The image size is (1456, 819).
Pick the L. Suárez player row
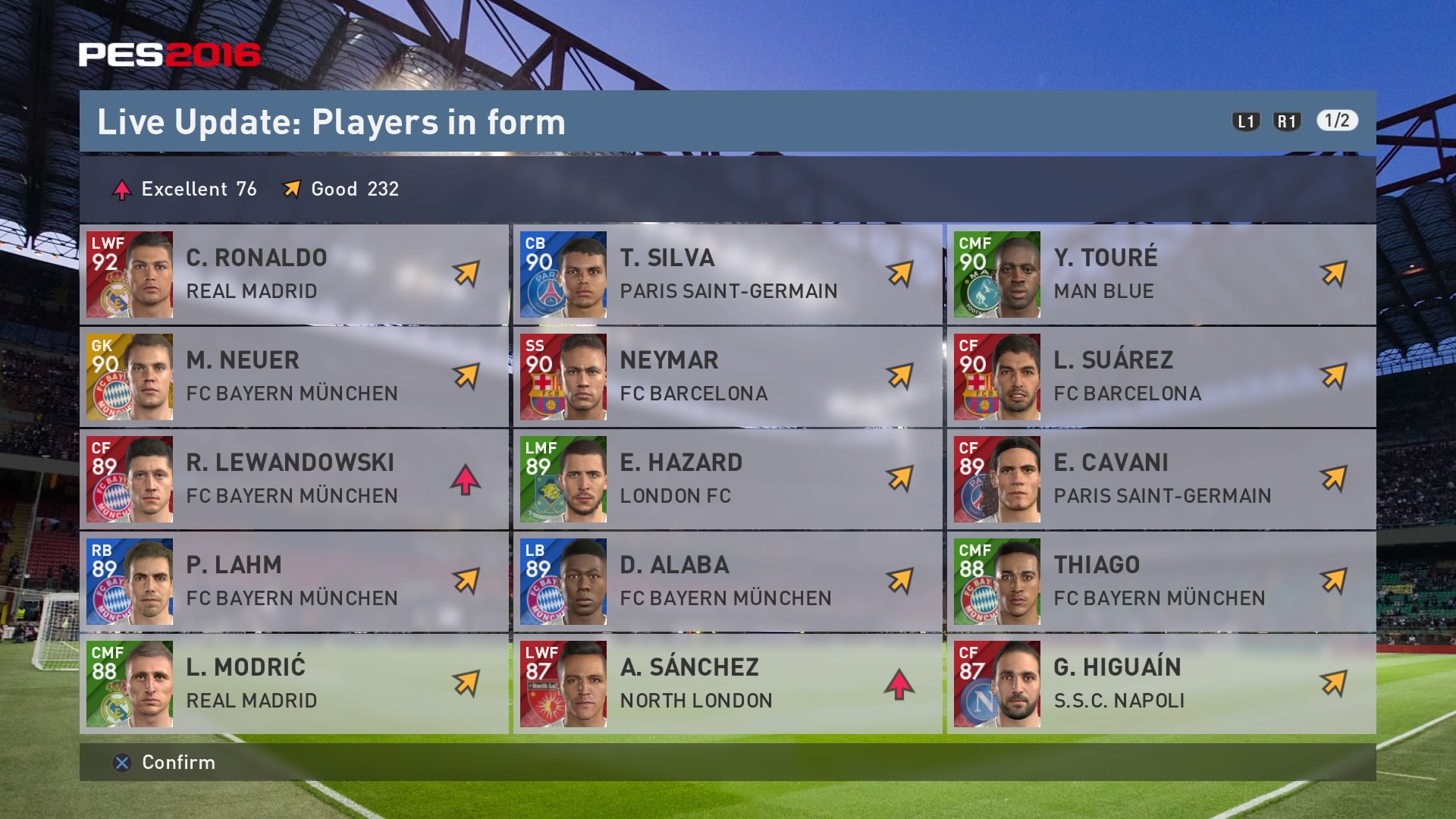tap(1161, 377)
